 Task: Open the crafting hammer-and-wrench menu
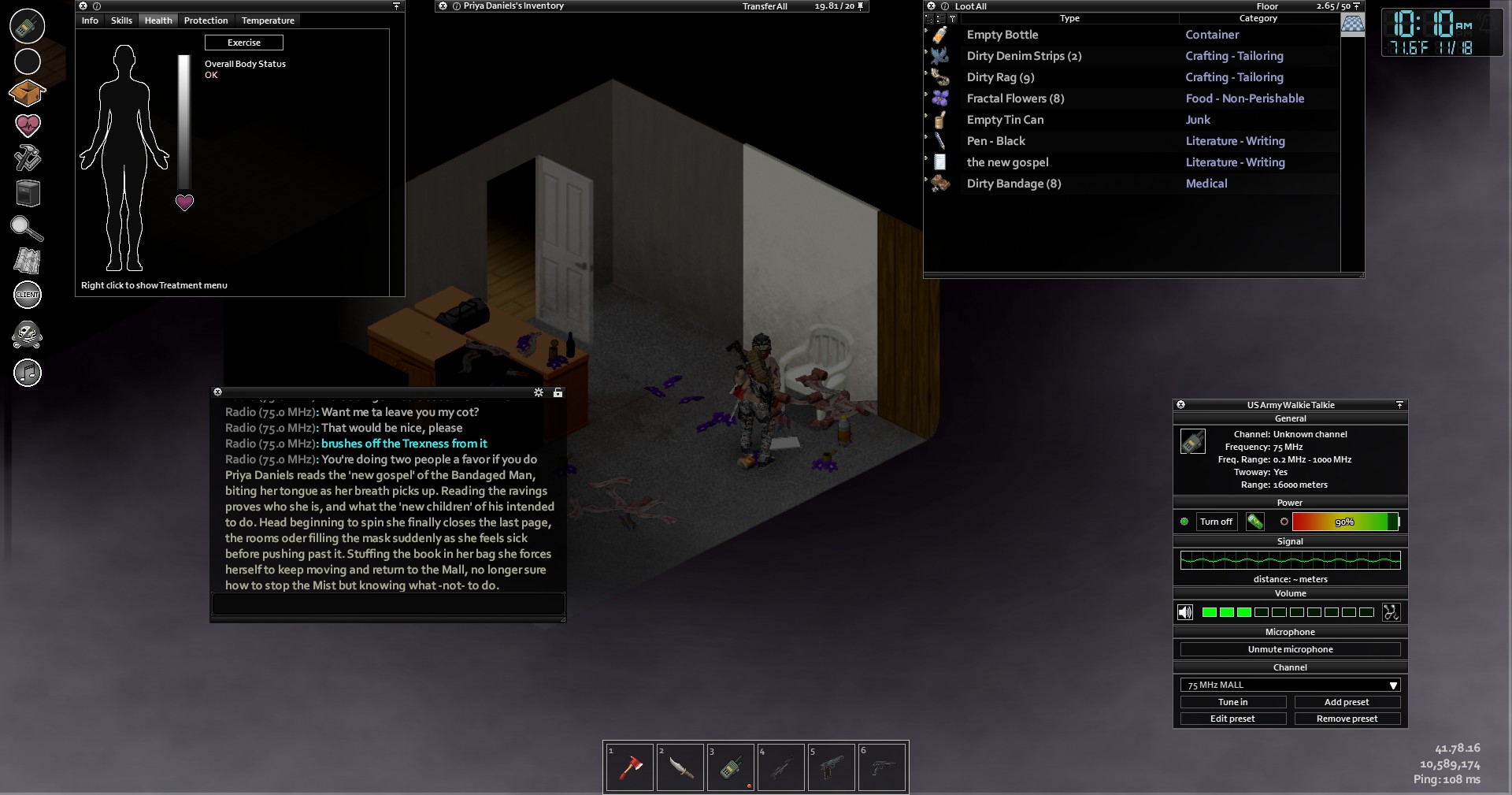click(28, 158)
